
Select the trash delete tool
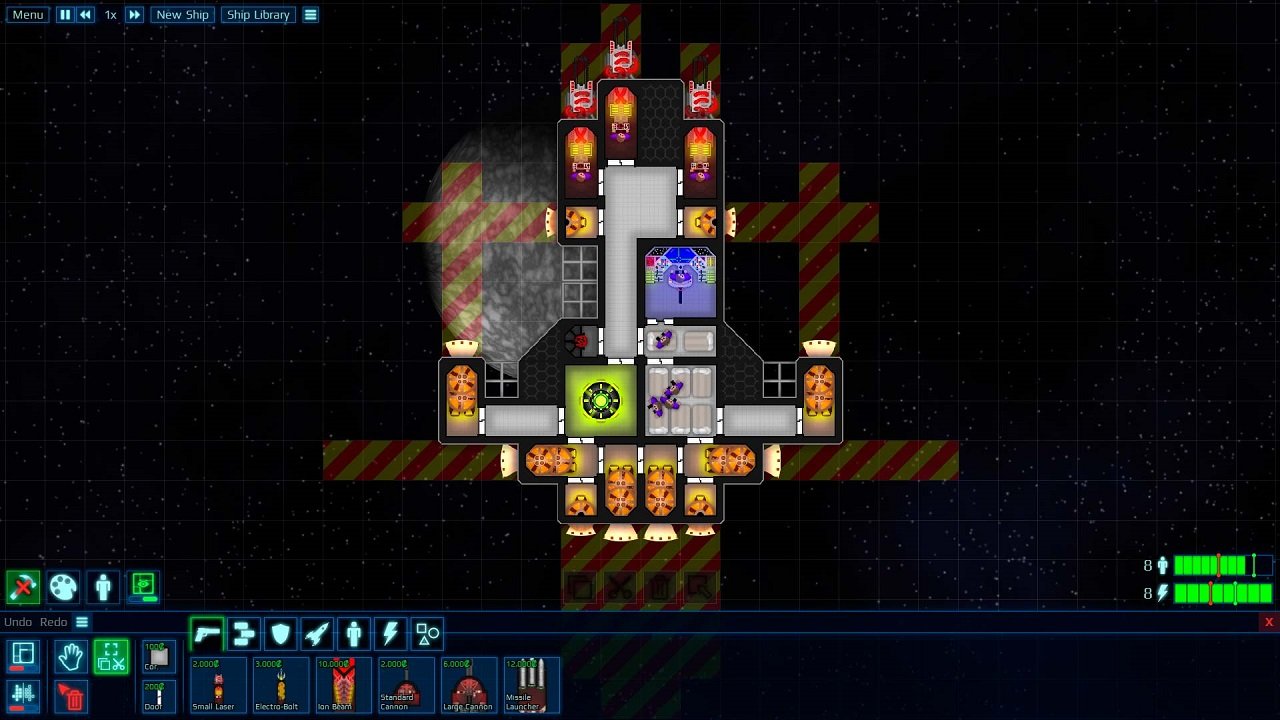[x=70, y=697]
